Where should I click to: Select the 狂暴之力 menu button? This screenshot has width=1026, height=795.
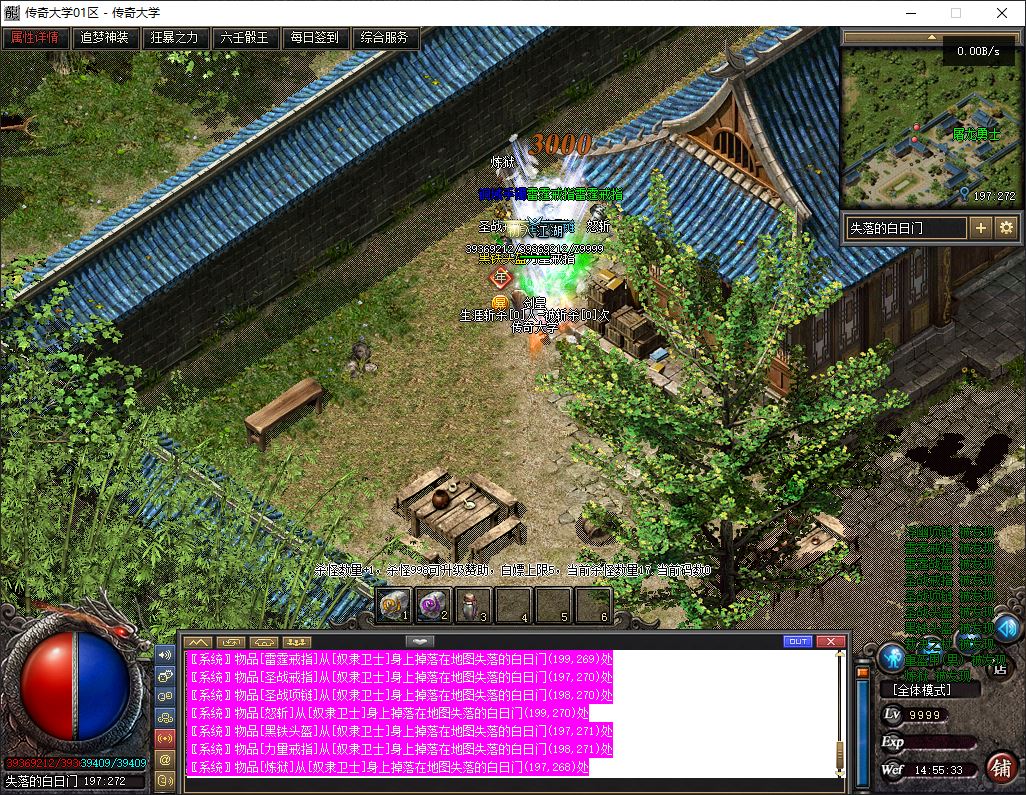(175, 38)
